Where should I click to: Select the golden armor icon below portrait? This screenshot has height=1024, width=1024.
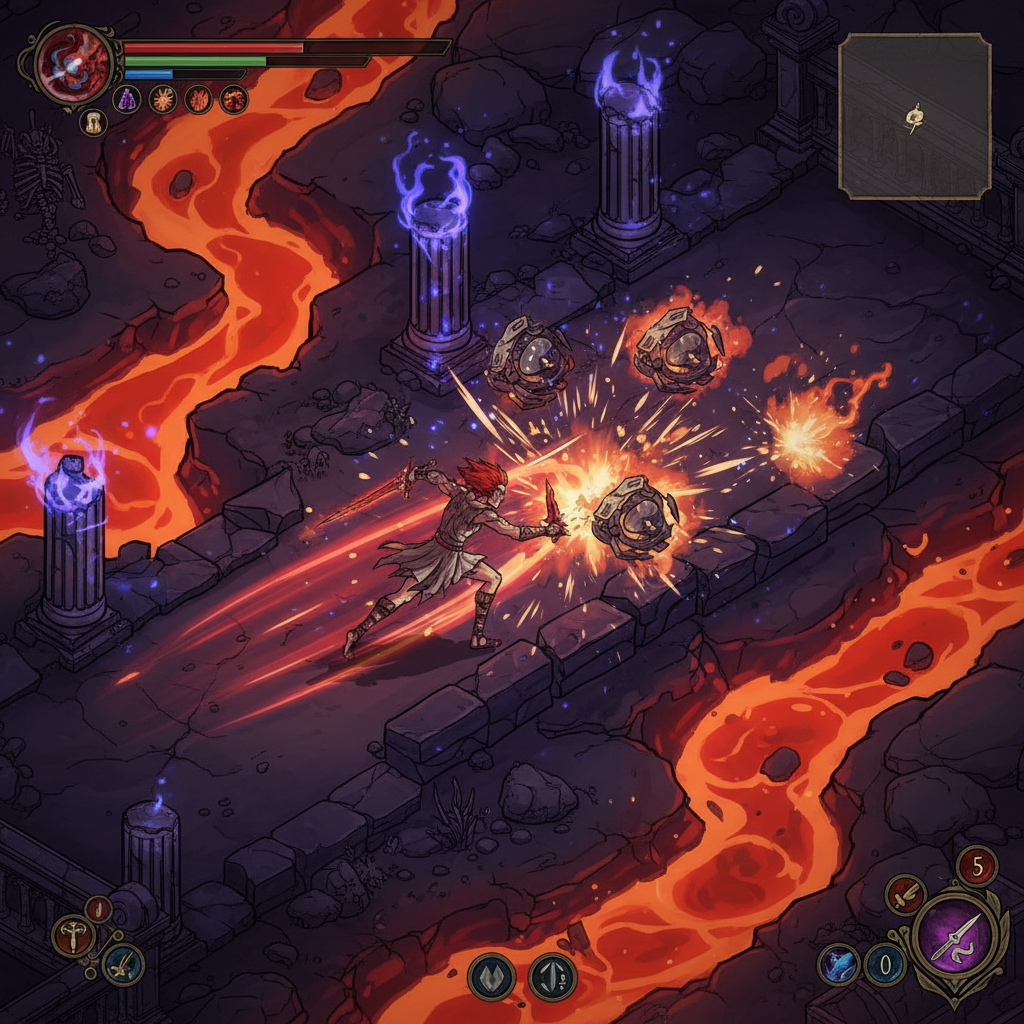coord(92,122)
